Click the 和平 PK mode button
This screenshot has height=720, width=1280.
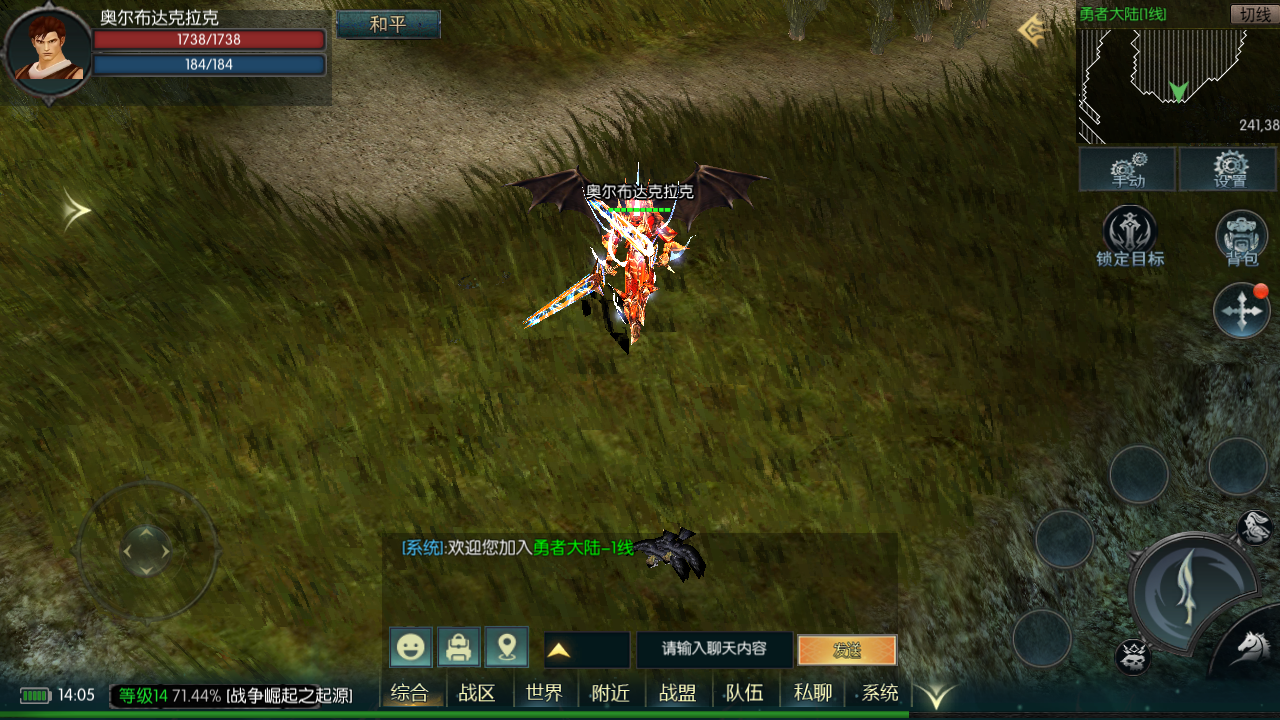click(388, 24)
